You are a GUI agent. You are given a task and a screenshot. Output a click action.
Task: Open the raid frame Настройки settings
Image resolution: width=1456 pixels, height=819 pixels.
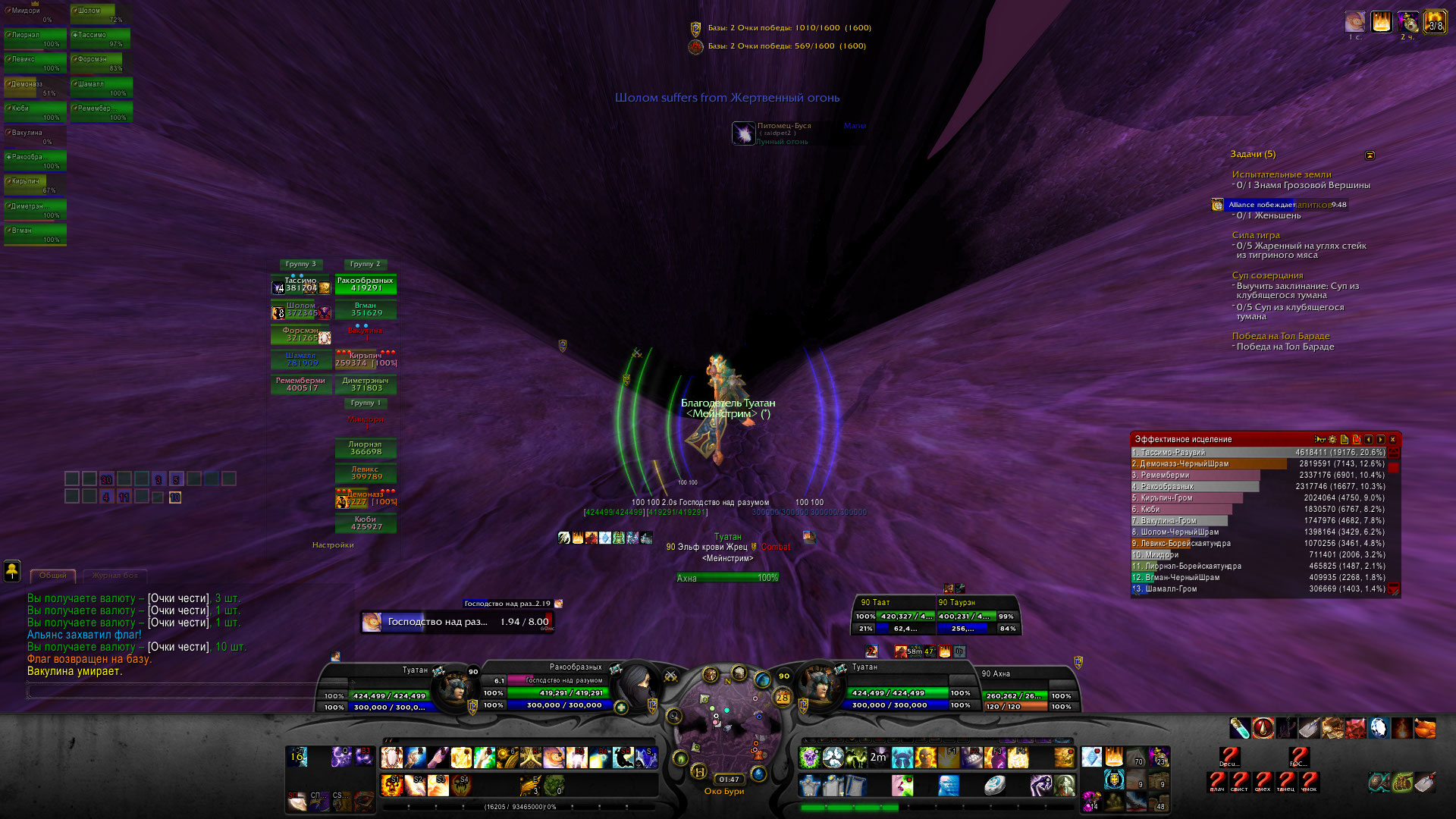[333, 545]
